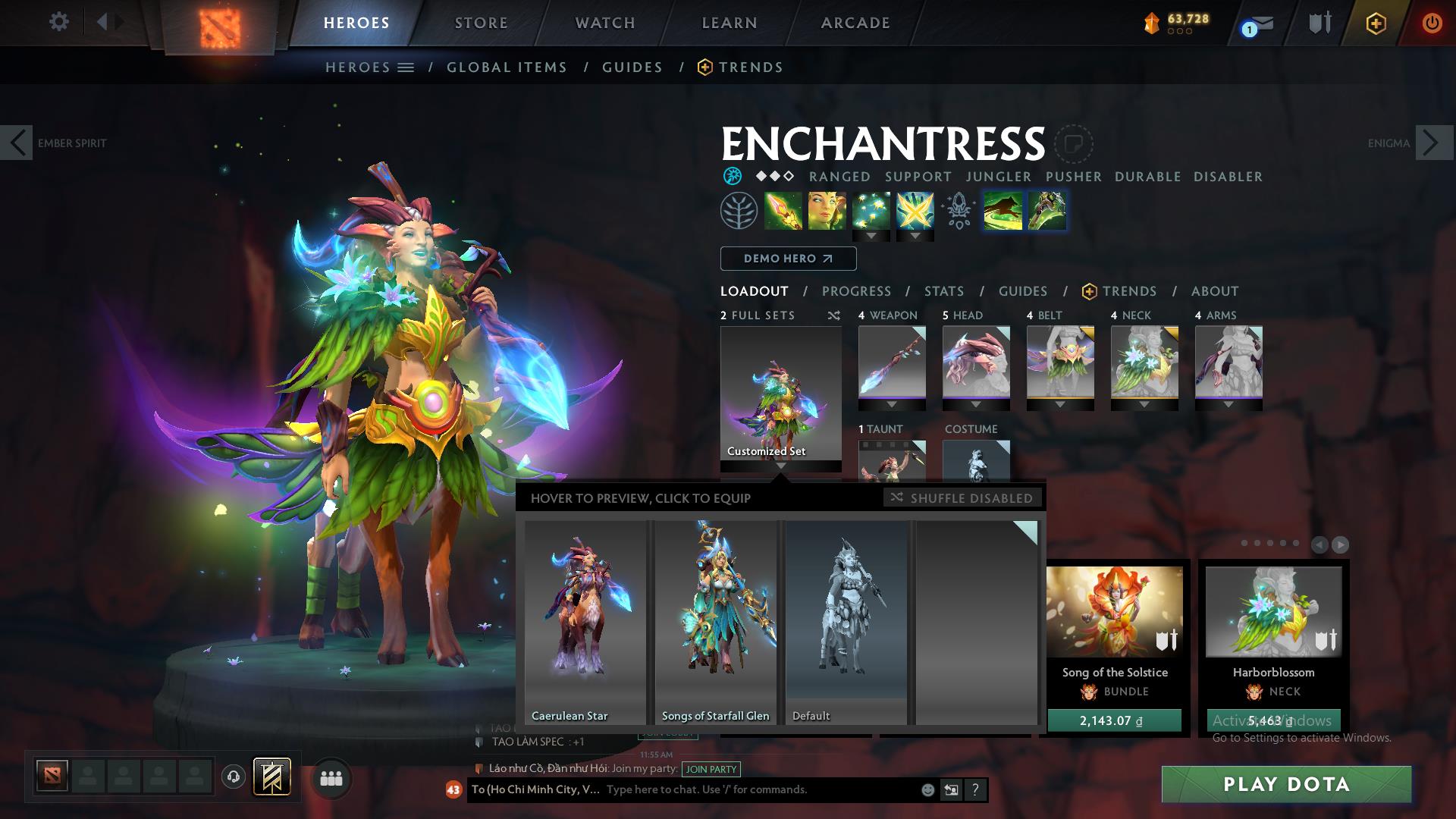Expand the Enchant ability style dropdown arrow
This screenshot has height=819, width=1456.
[x=872, y=237]
